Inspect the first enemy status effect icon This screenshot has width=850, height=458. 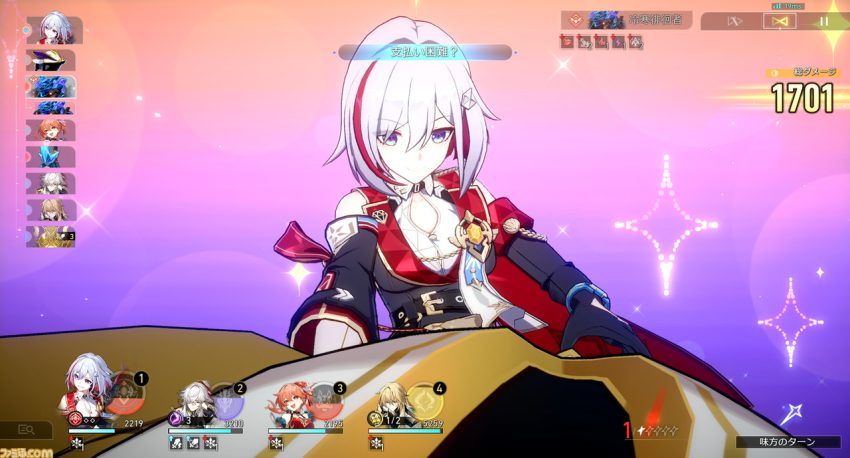coord(567,42)
